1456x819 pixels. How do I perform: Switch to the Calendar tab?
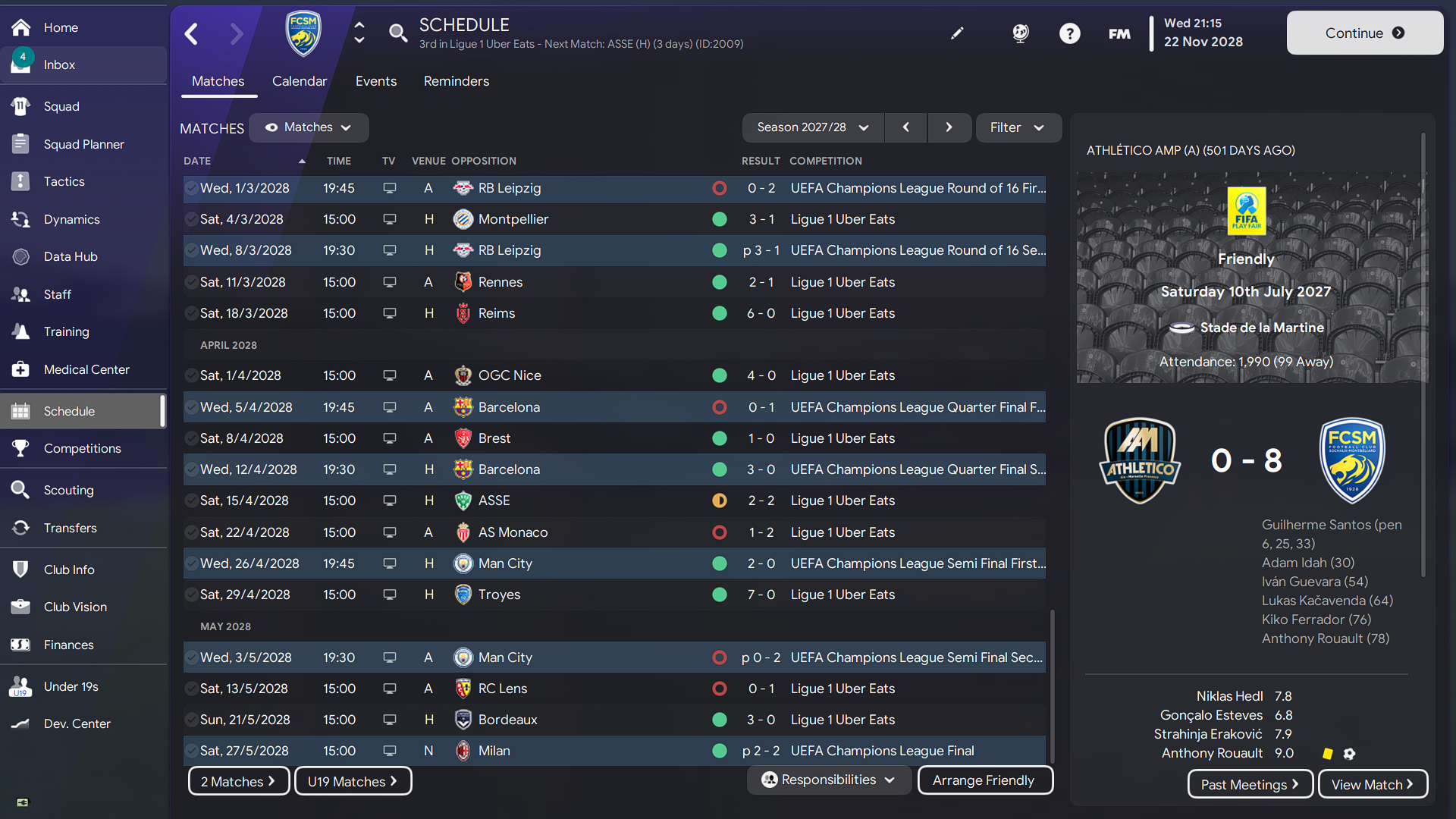click(299, 81)
